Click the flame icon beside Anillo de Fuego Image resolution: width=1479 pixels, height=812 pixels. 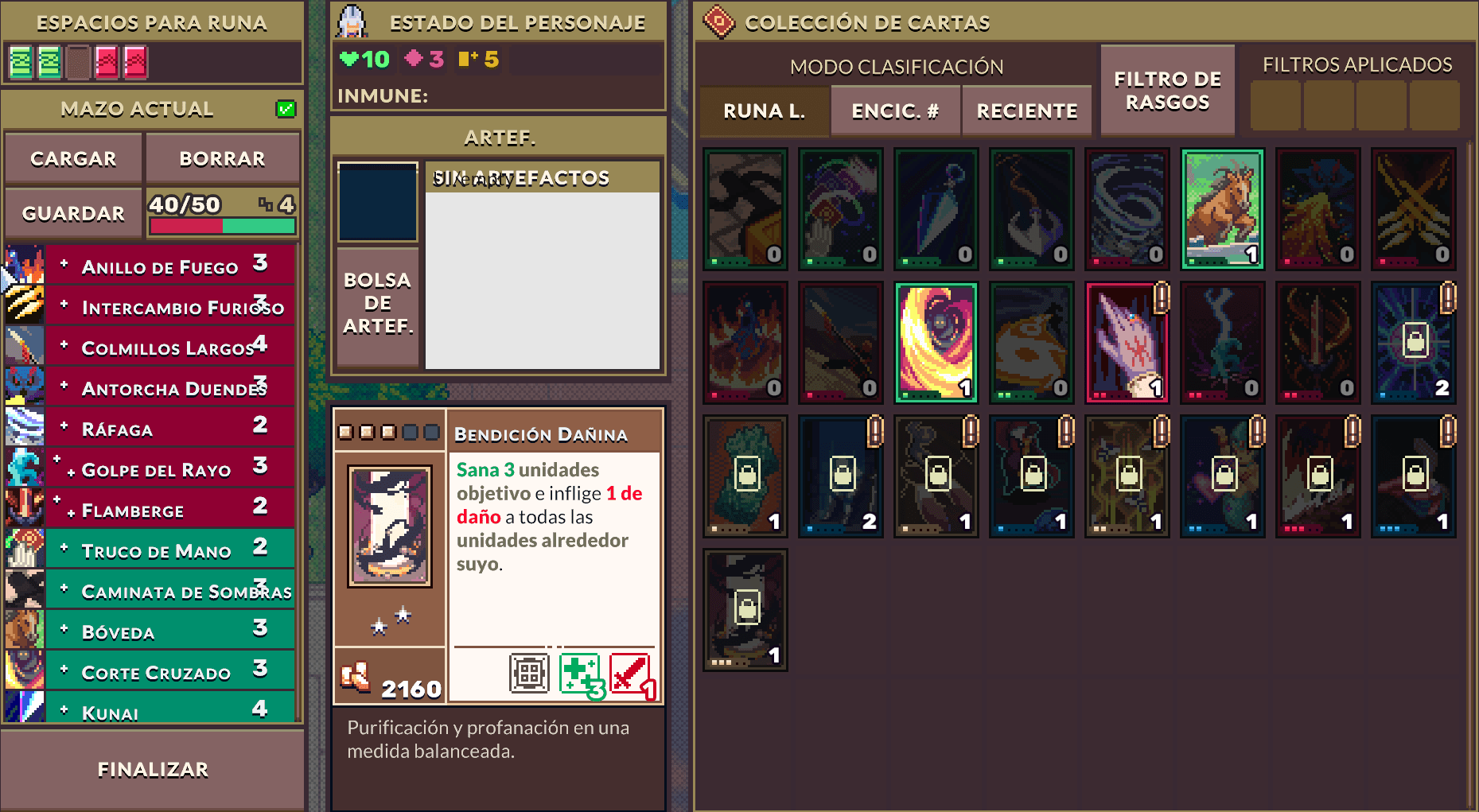click(24, 262)
